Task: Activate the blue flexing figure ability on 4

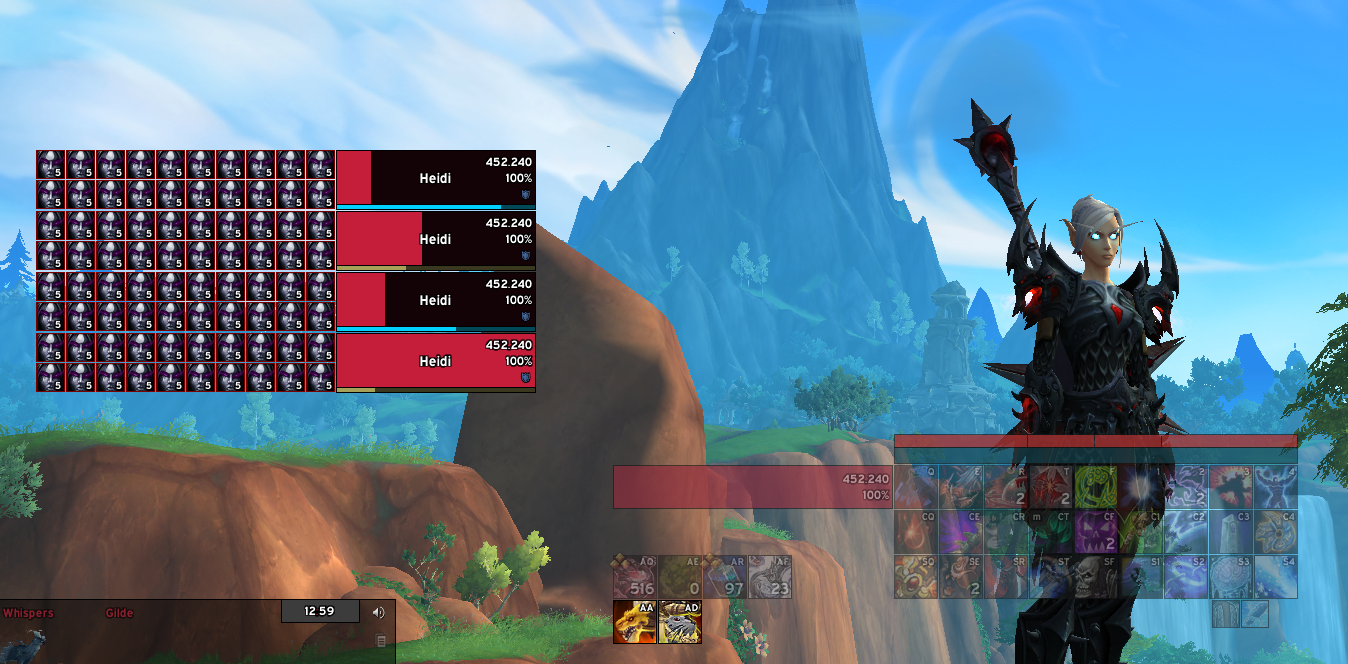Action: pyautogui.click(x=1275, y=486)
